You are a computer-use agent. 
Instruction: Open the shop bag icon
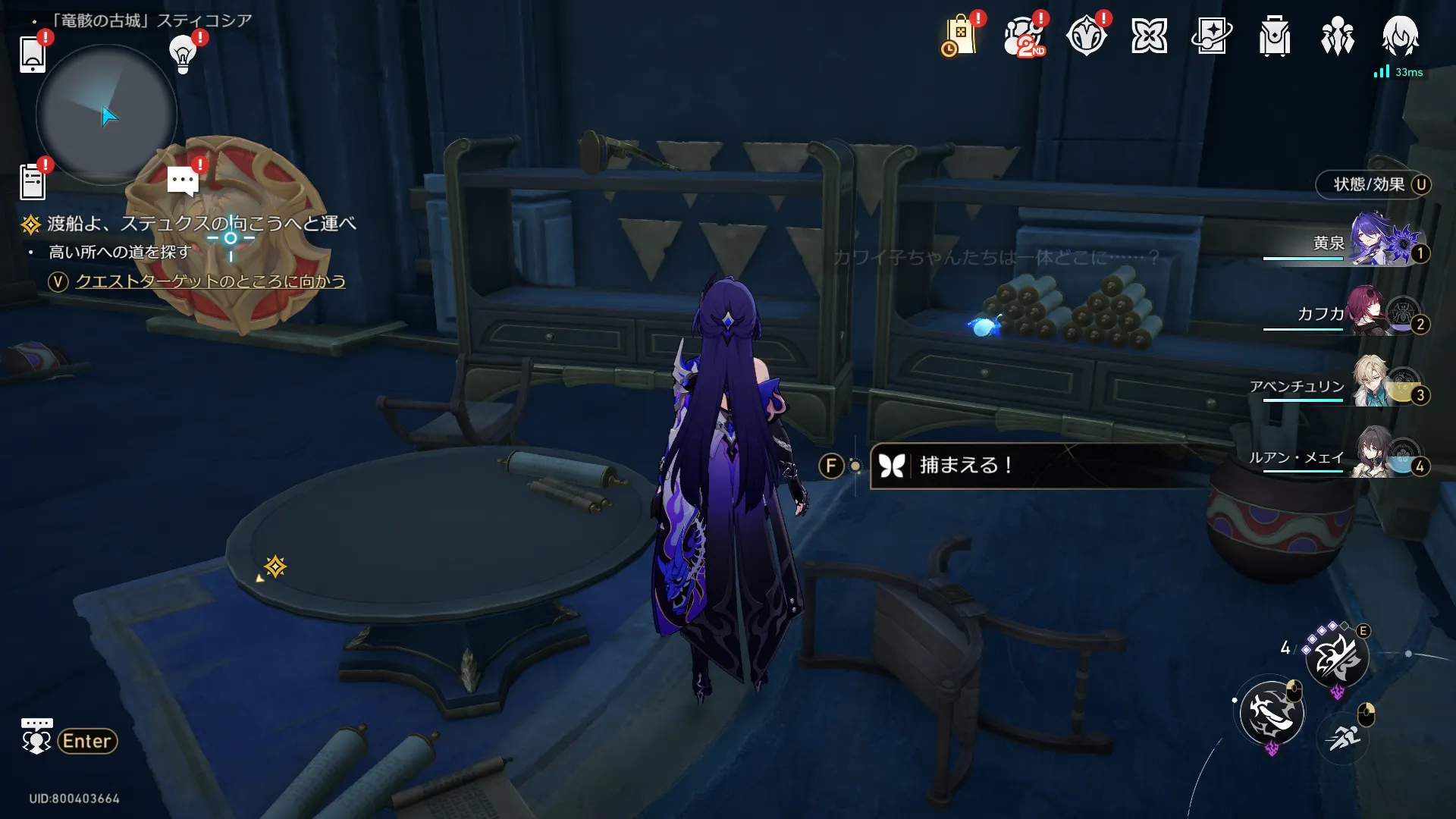coord(960,36)
